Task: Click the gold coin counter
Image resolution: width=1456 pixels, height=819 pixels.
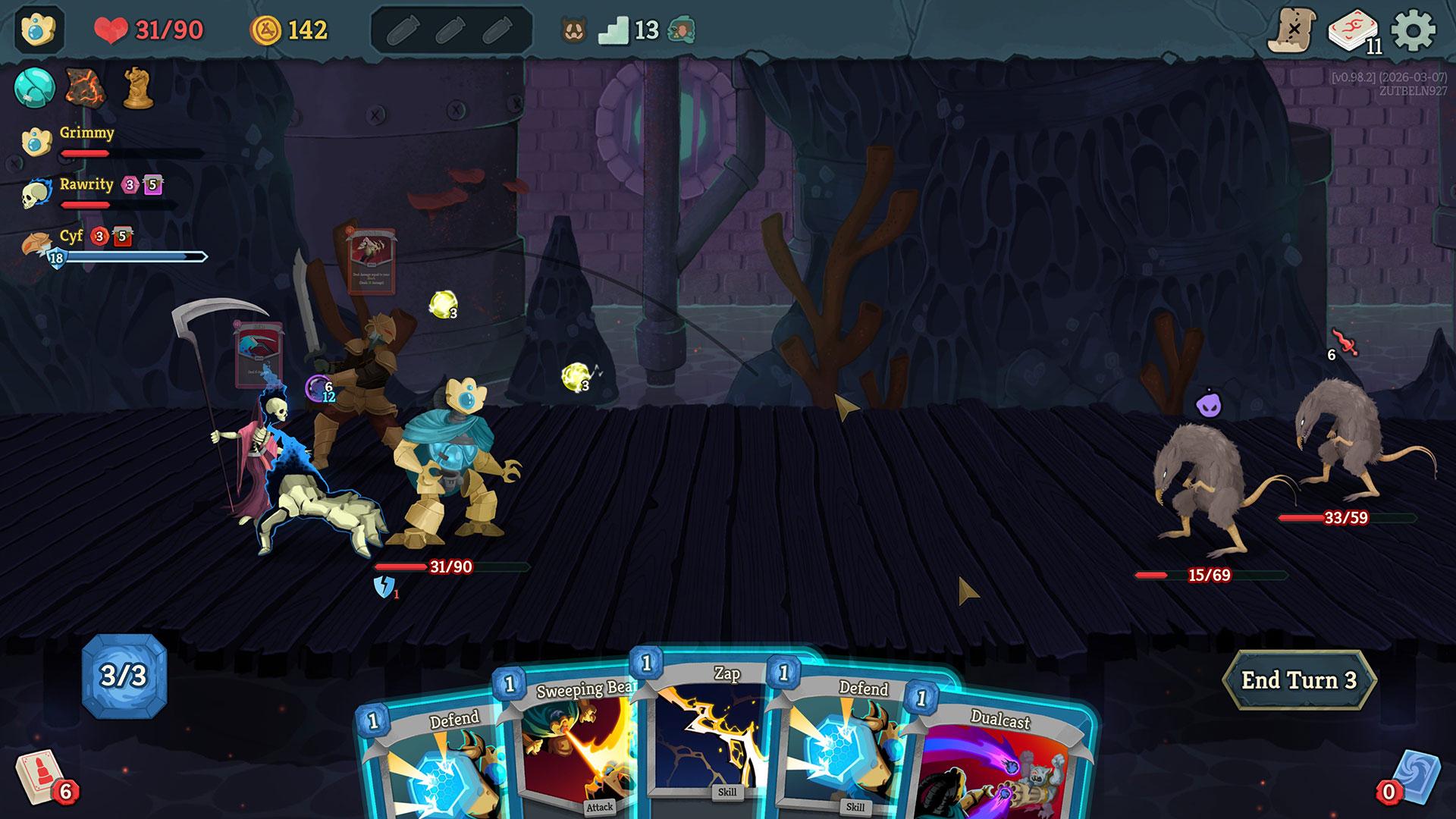Action: [x=289, y=30]
